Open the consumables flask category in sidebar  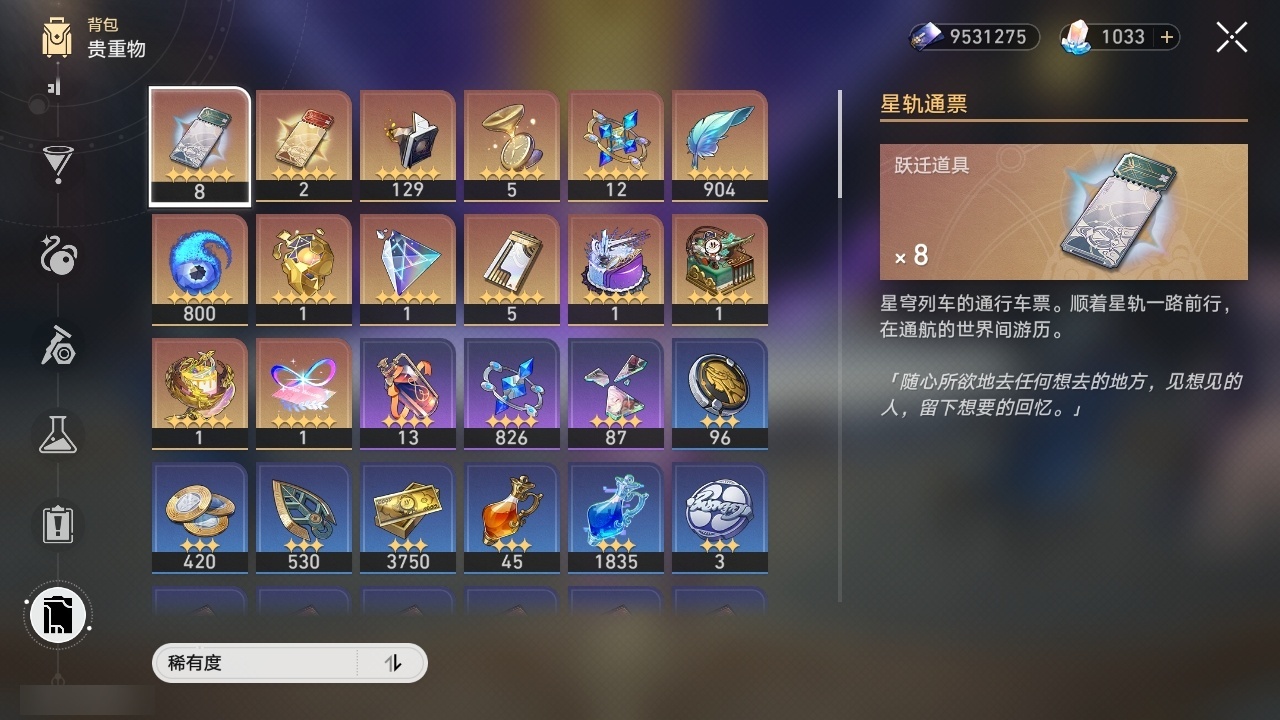tap(57, 435)
